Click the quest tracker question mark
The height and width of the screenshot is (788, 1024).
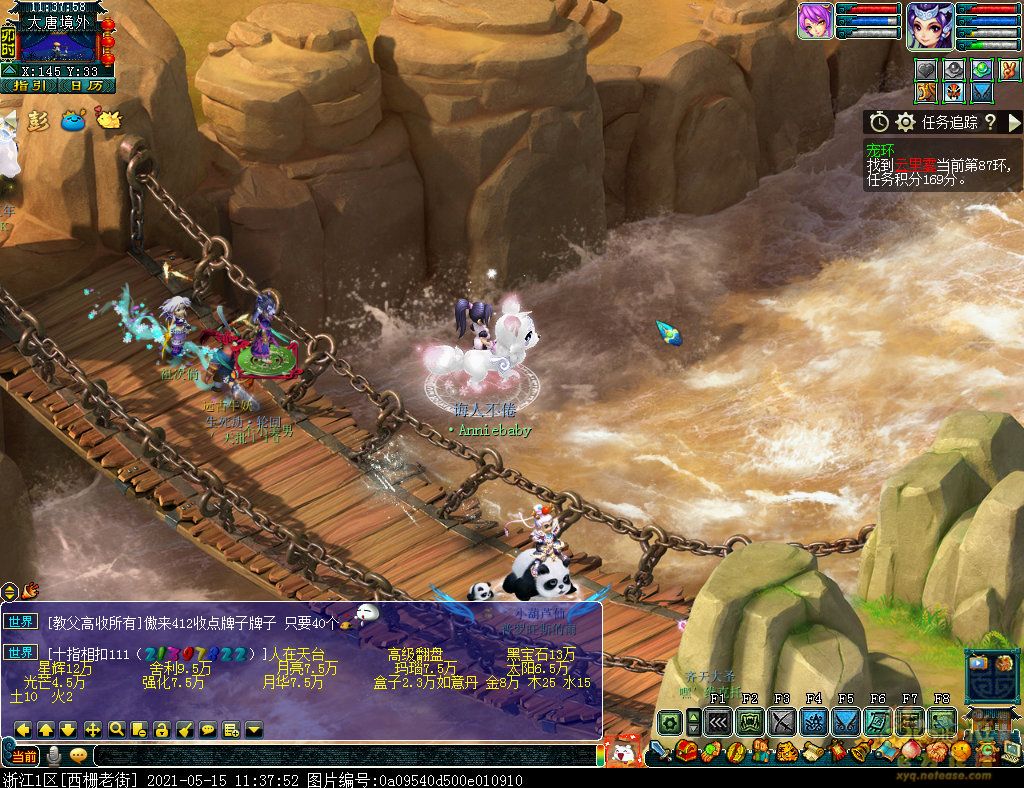pyautogui.click(x=990, y=122)
